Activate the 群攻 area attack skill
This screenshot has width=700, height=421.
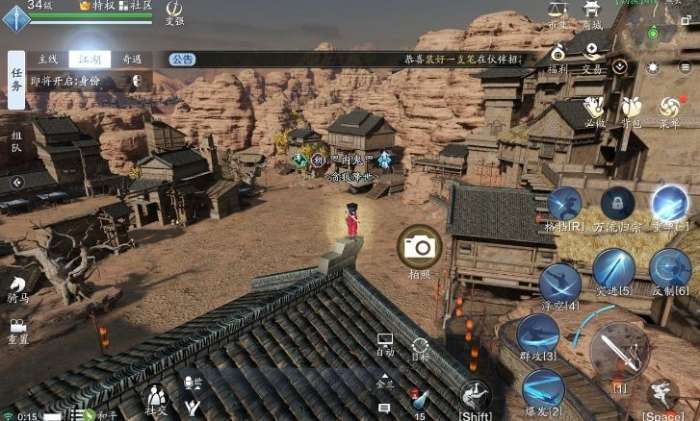[x=538, y=334]
